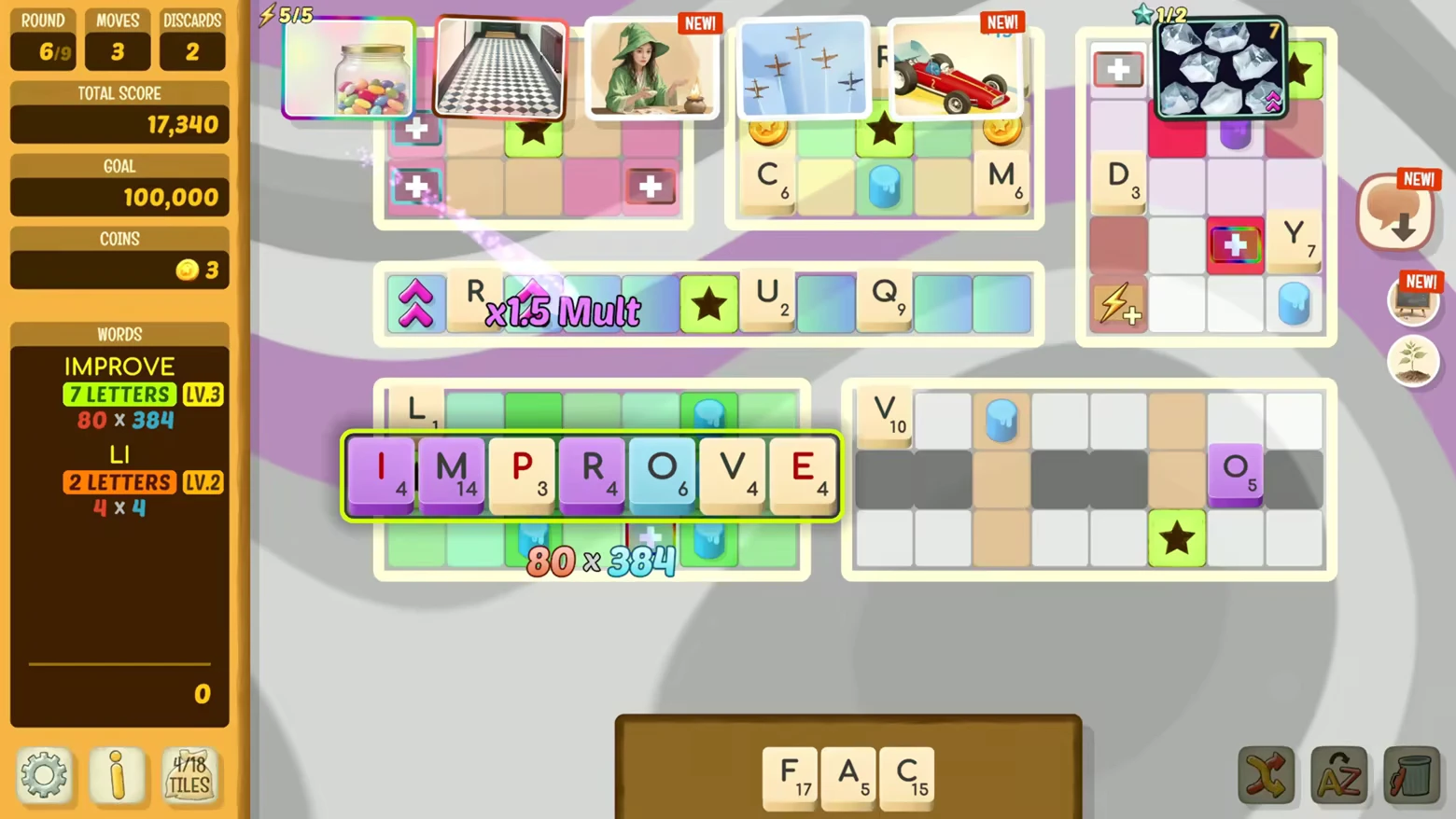Select the LI word entry
Image resolution: width=1456 pixels, height=819 pixels.
pos(119,455)
